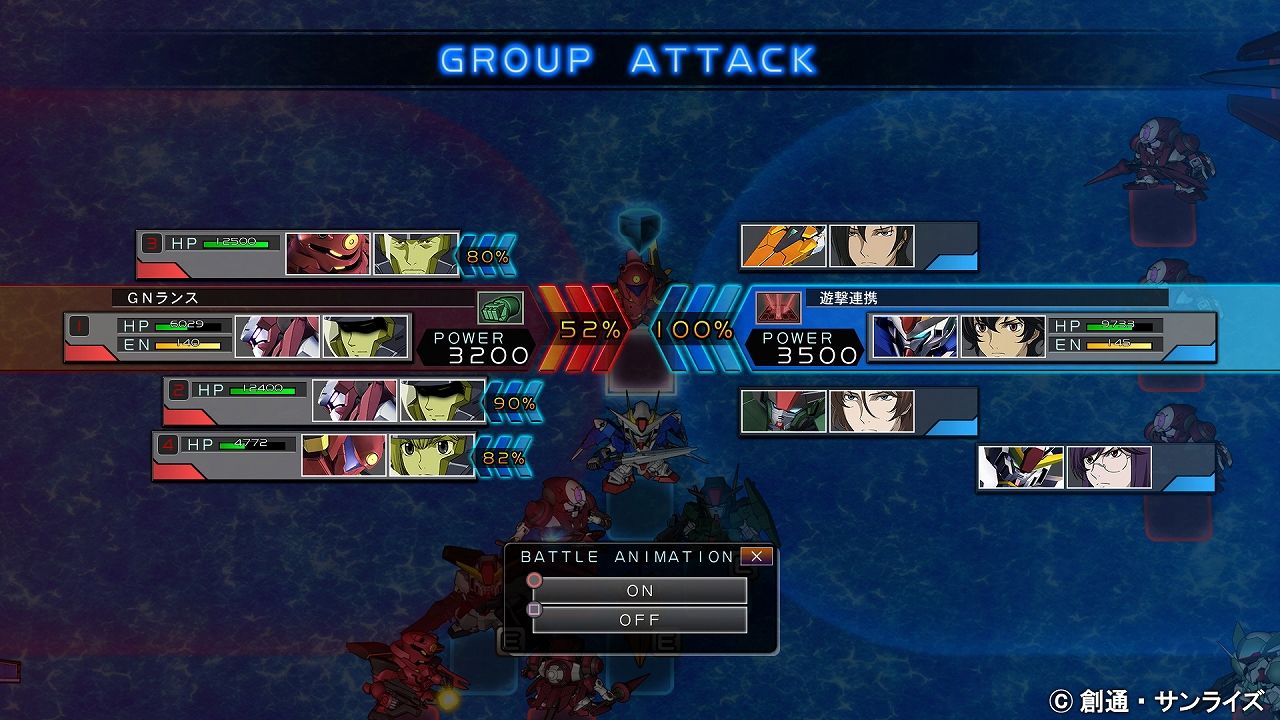The image size is (1280, 720).
Task: Choose OFF for battle animation
Action: tap(640, 620)
